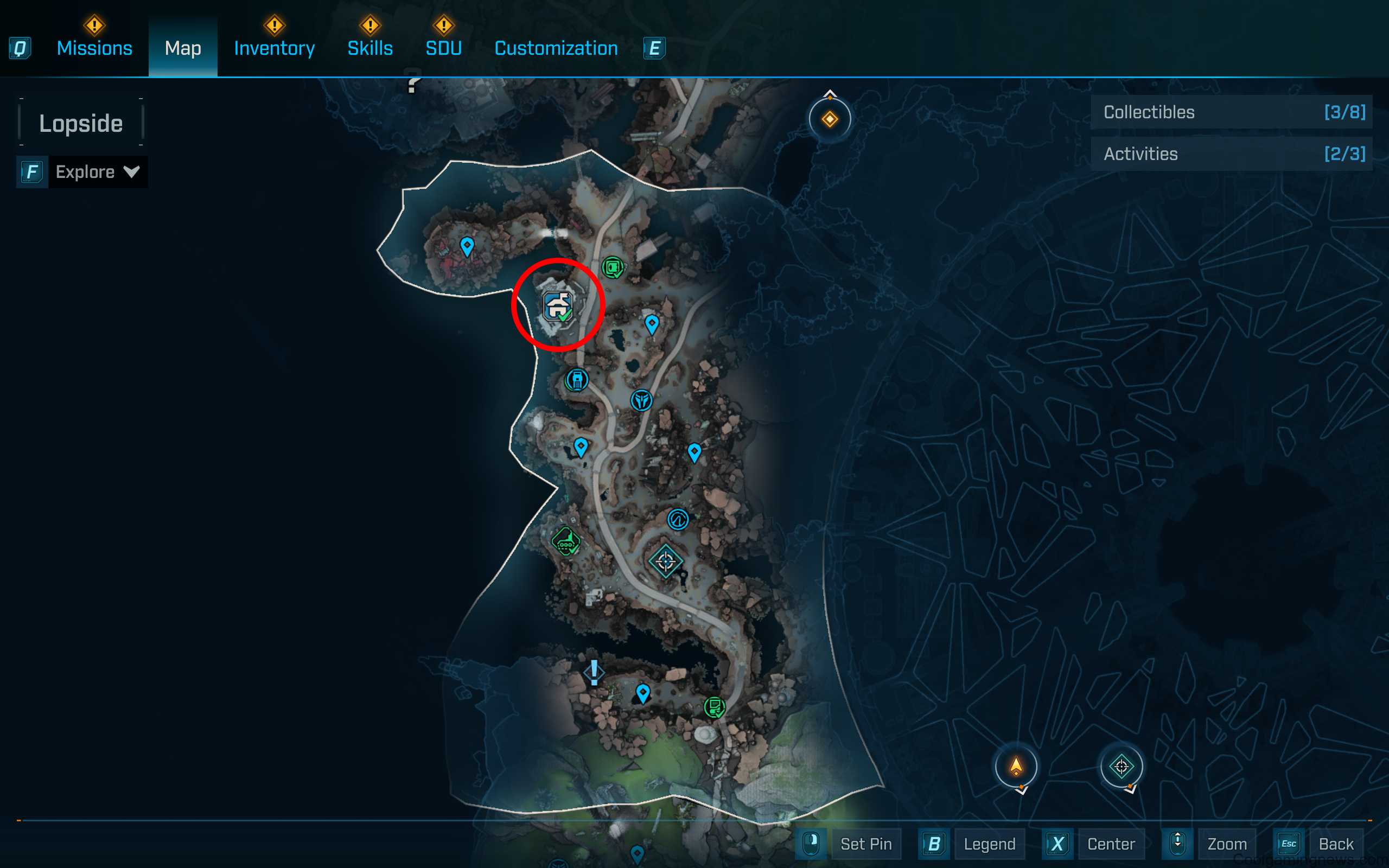Open the map Legend
This screenshot has height=868, width=1389.
tap(989, 843)
